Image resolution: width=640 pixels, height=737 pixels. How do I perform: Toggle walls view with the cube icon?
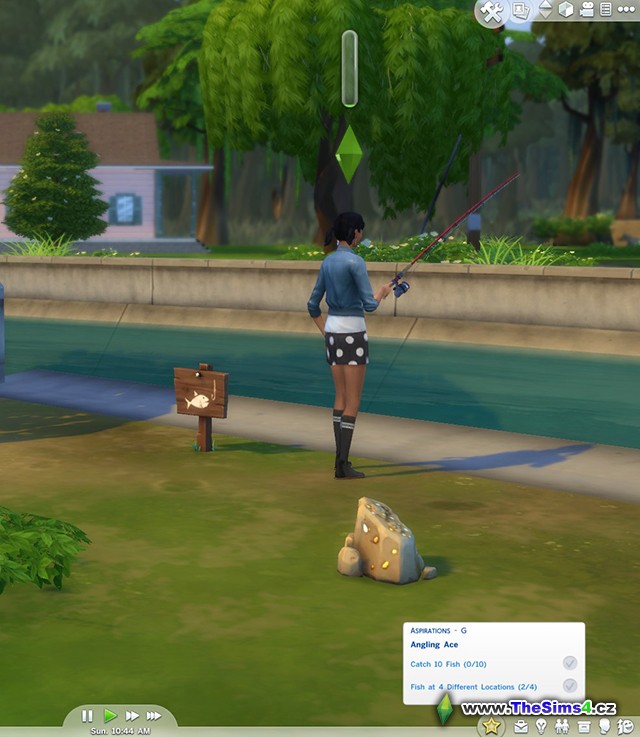pos(567,10)
